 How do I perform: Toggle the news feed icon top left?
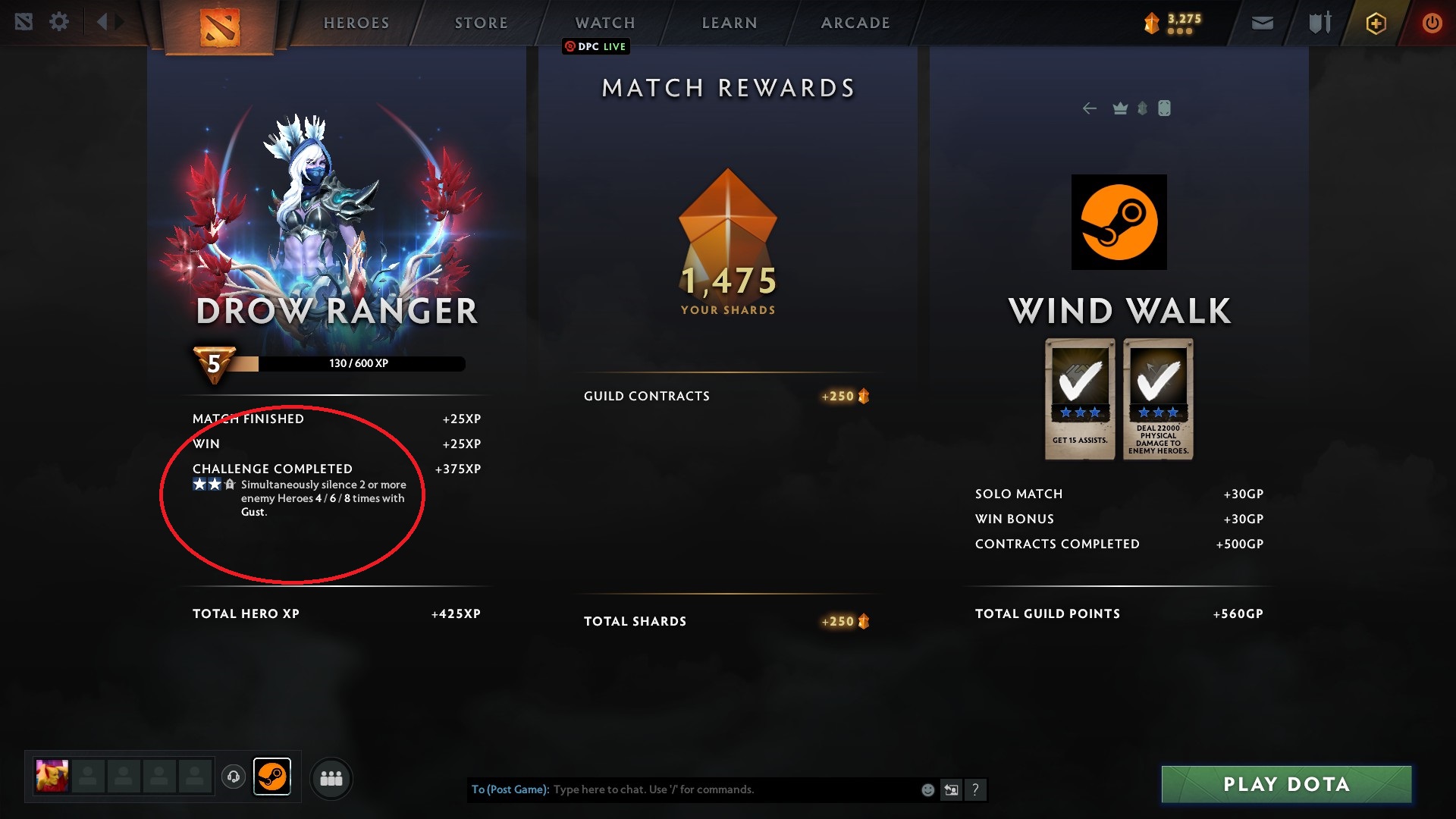pos(26,21)
